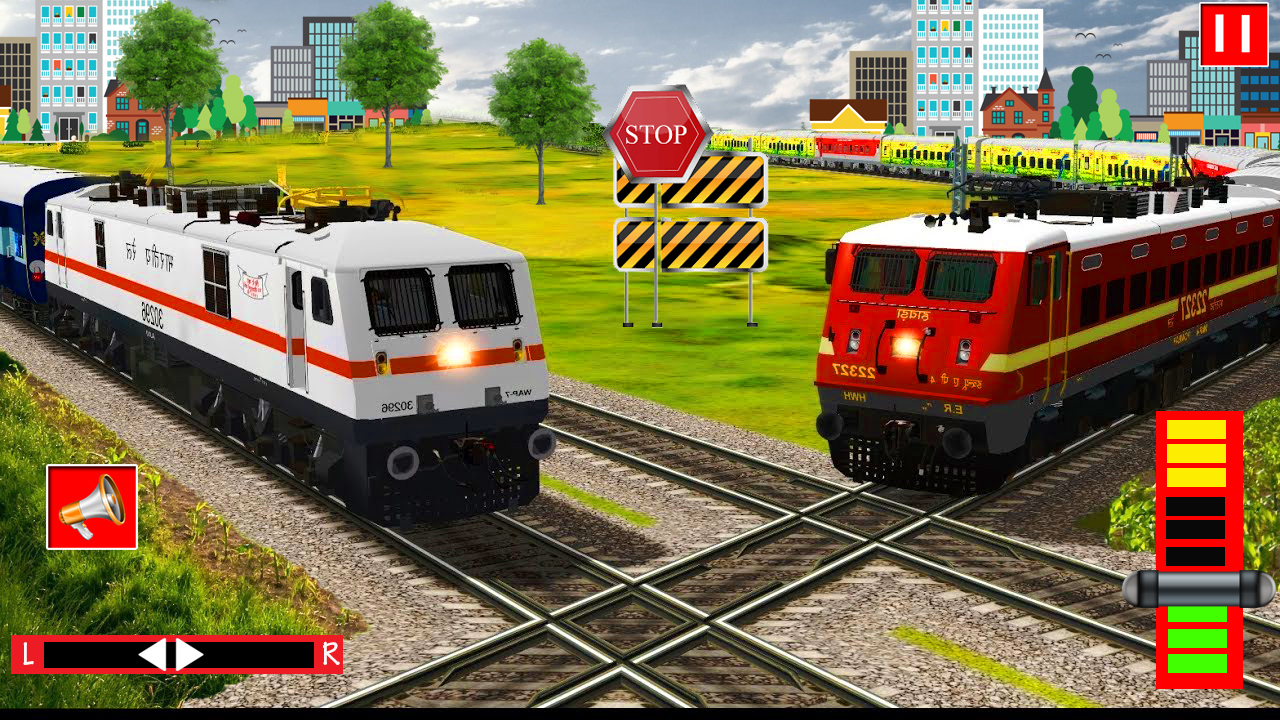Screen dimensions: 1280x720
Task: Steer left with the left arrow
Action: [x=153, y=655]
